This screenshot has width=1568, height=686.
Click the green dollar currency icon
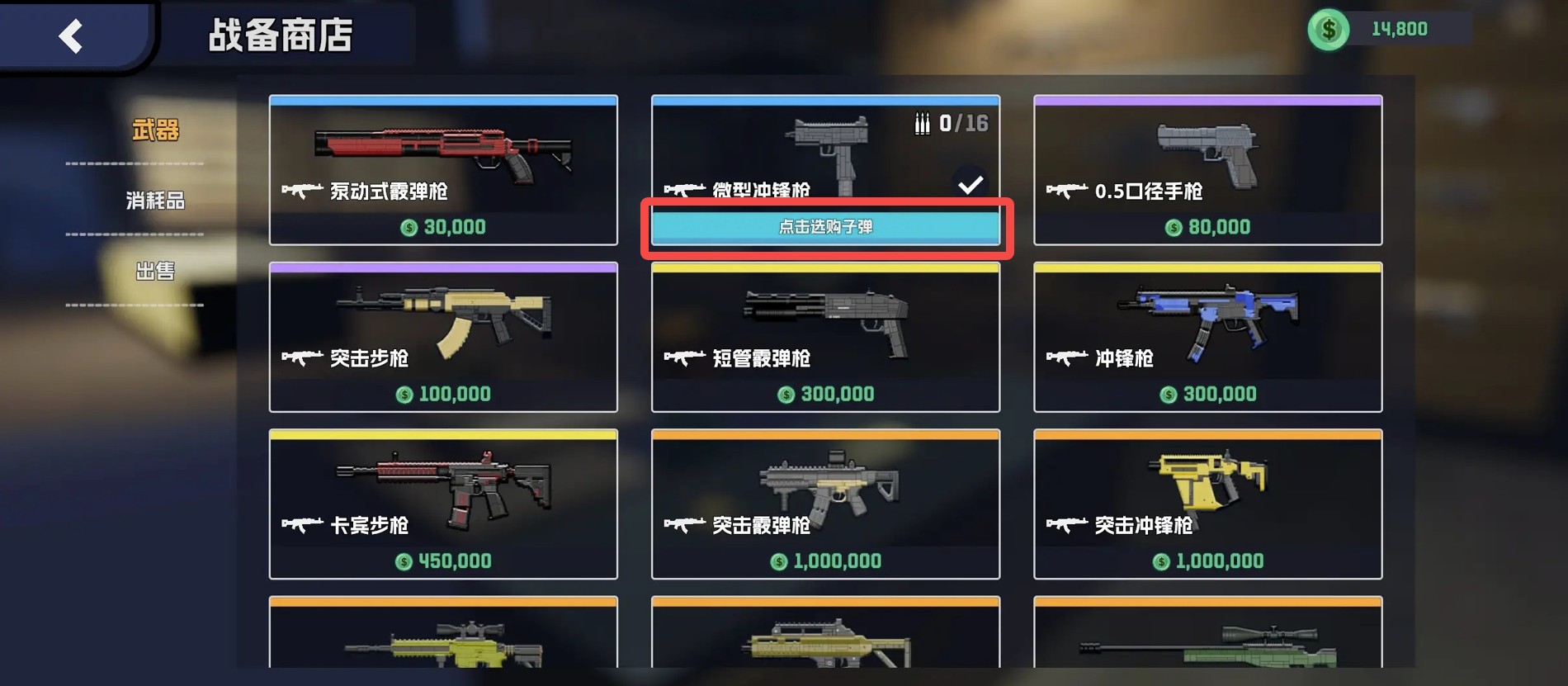(x=1328, y=30)
